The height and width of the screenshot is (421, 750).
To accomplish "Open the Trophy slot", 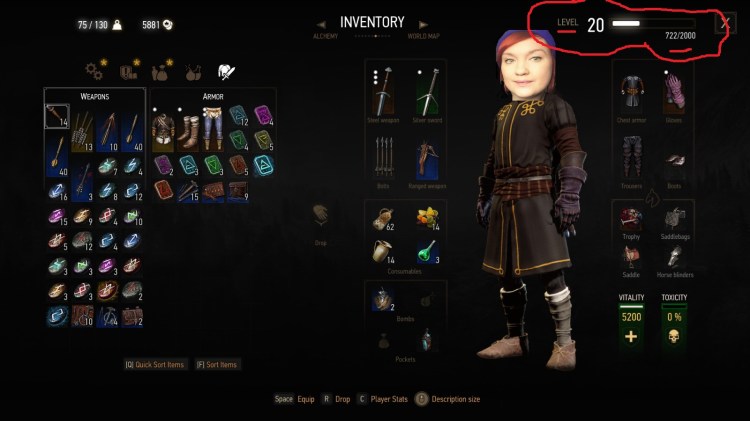I will pos(629,219).
